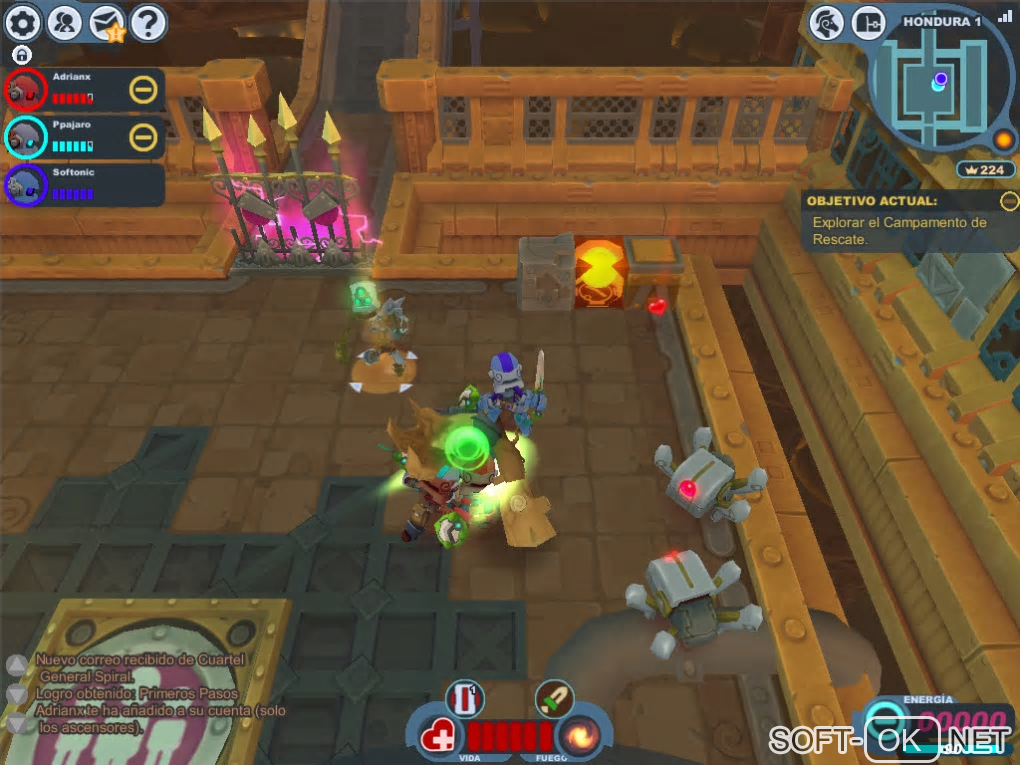1020x765 pixels.
Task: Click the minus button beside Adrianx
Action: coord(143,90)
